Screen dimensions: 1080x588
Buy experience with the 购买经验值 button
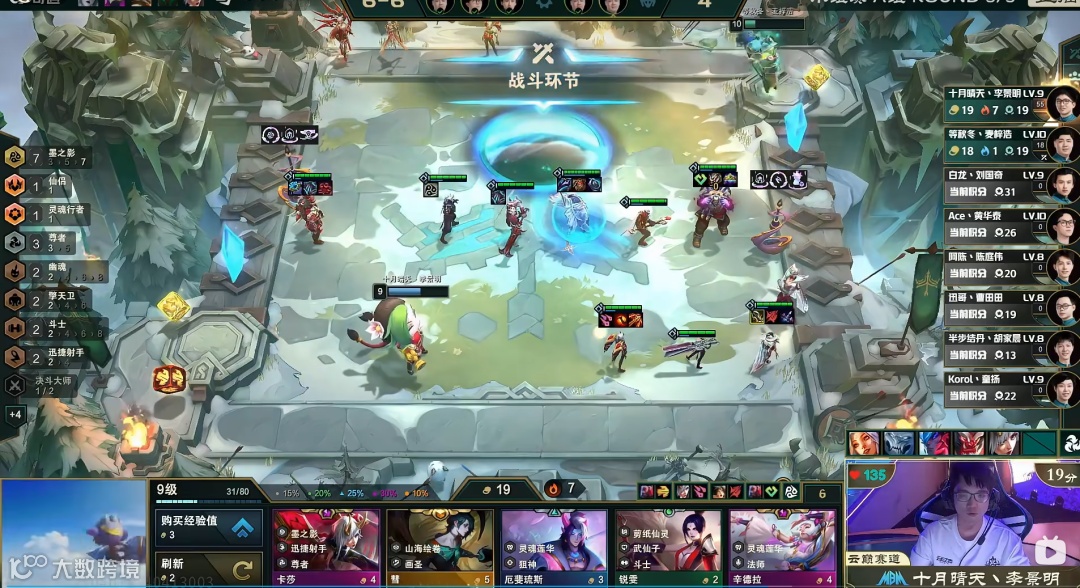click(208, 527)
